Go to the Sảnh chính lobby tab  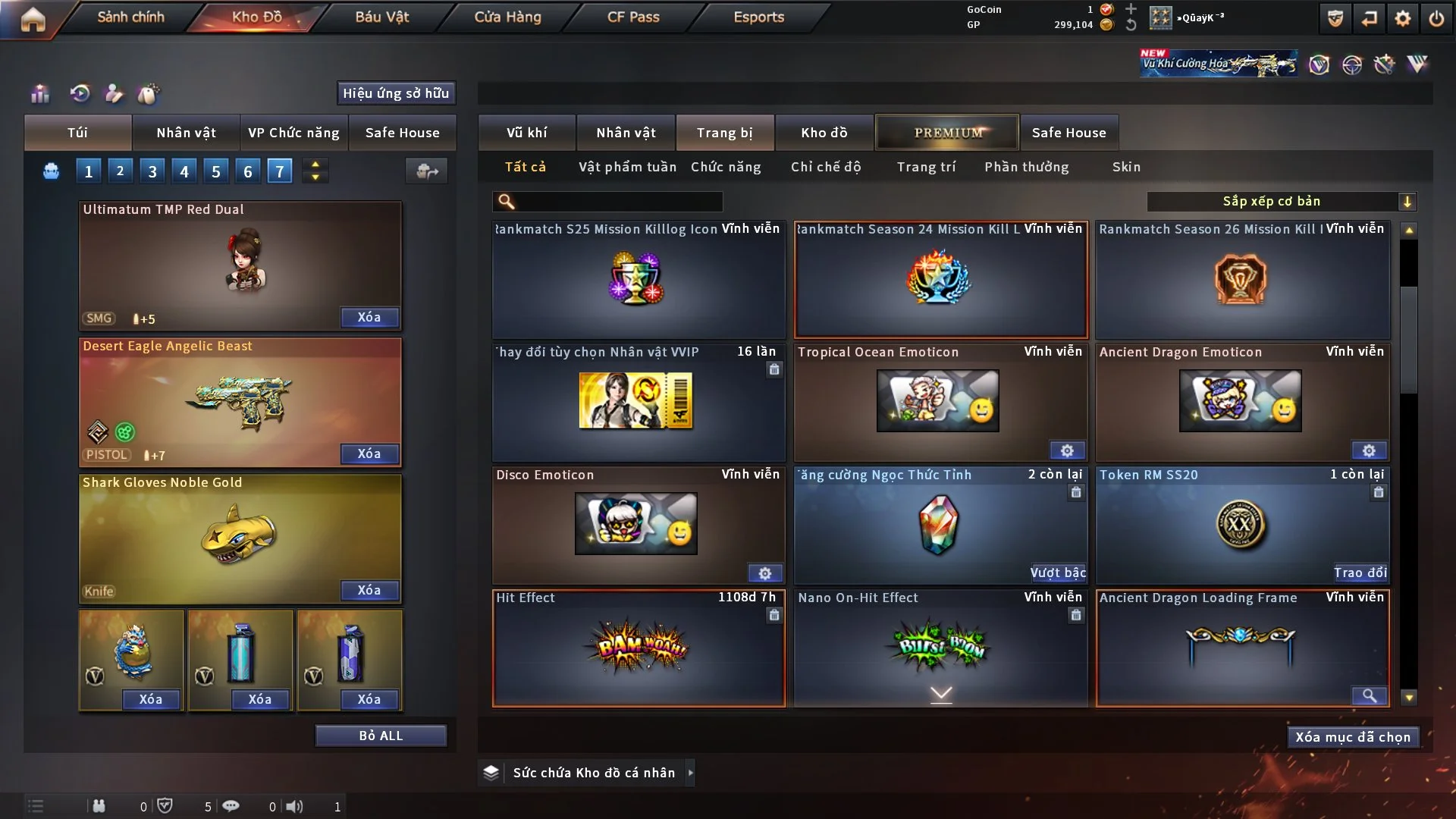pyautogui.click(x=130, y=17)
